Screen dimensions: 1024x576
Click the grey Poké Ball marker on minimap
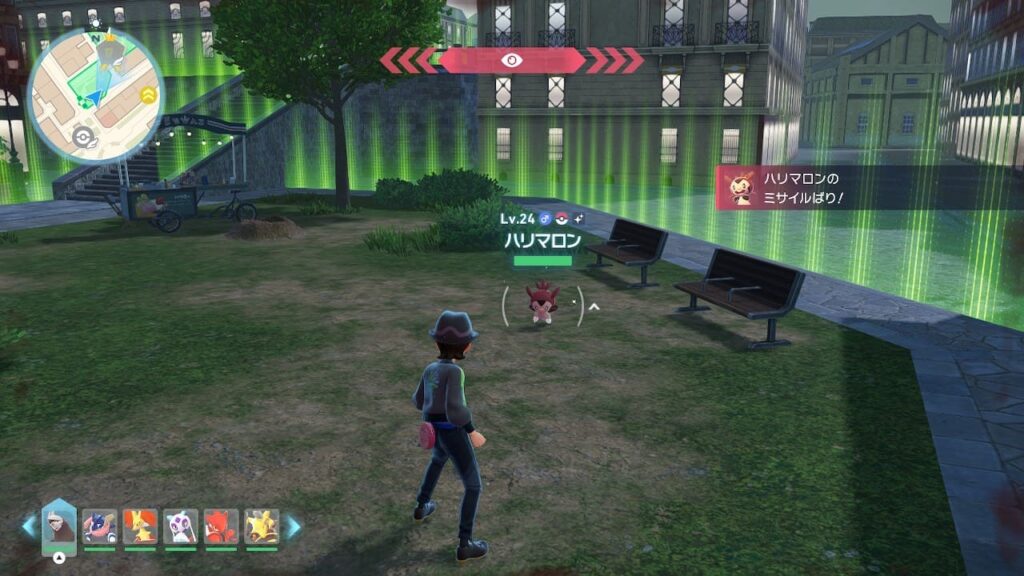coord(84,137)
